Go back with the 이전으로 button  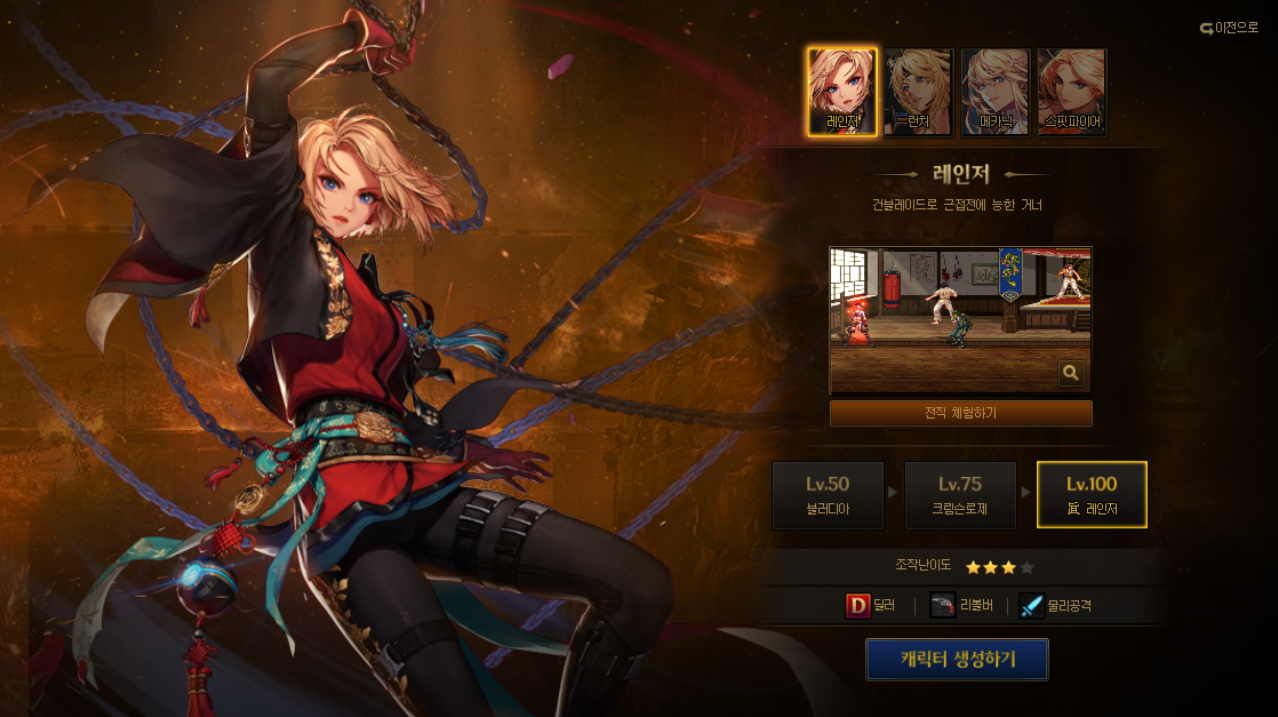coord(1229,28)
